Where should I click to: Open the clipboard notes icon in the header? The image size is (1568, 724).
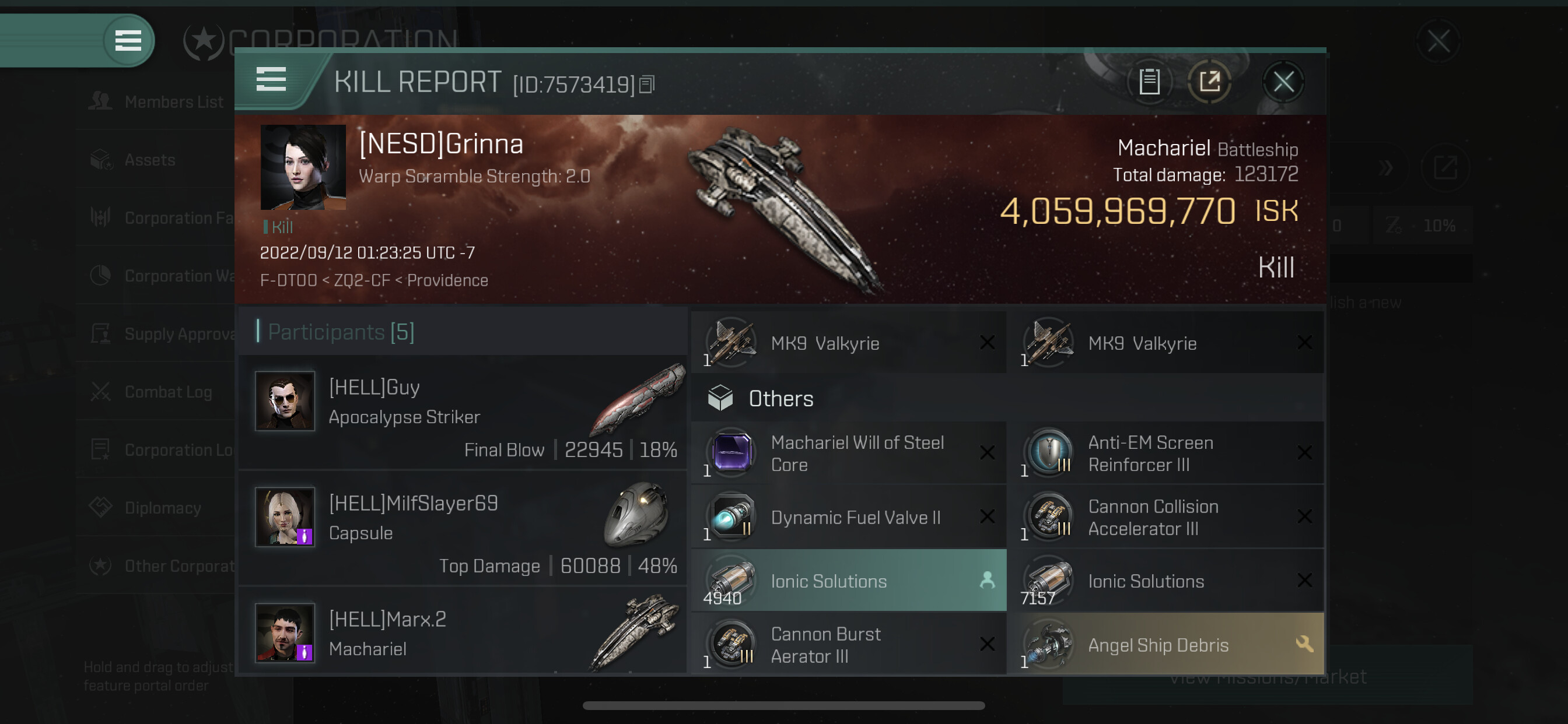coord(1149,82)
